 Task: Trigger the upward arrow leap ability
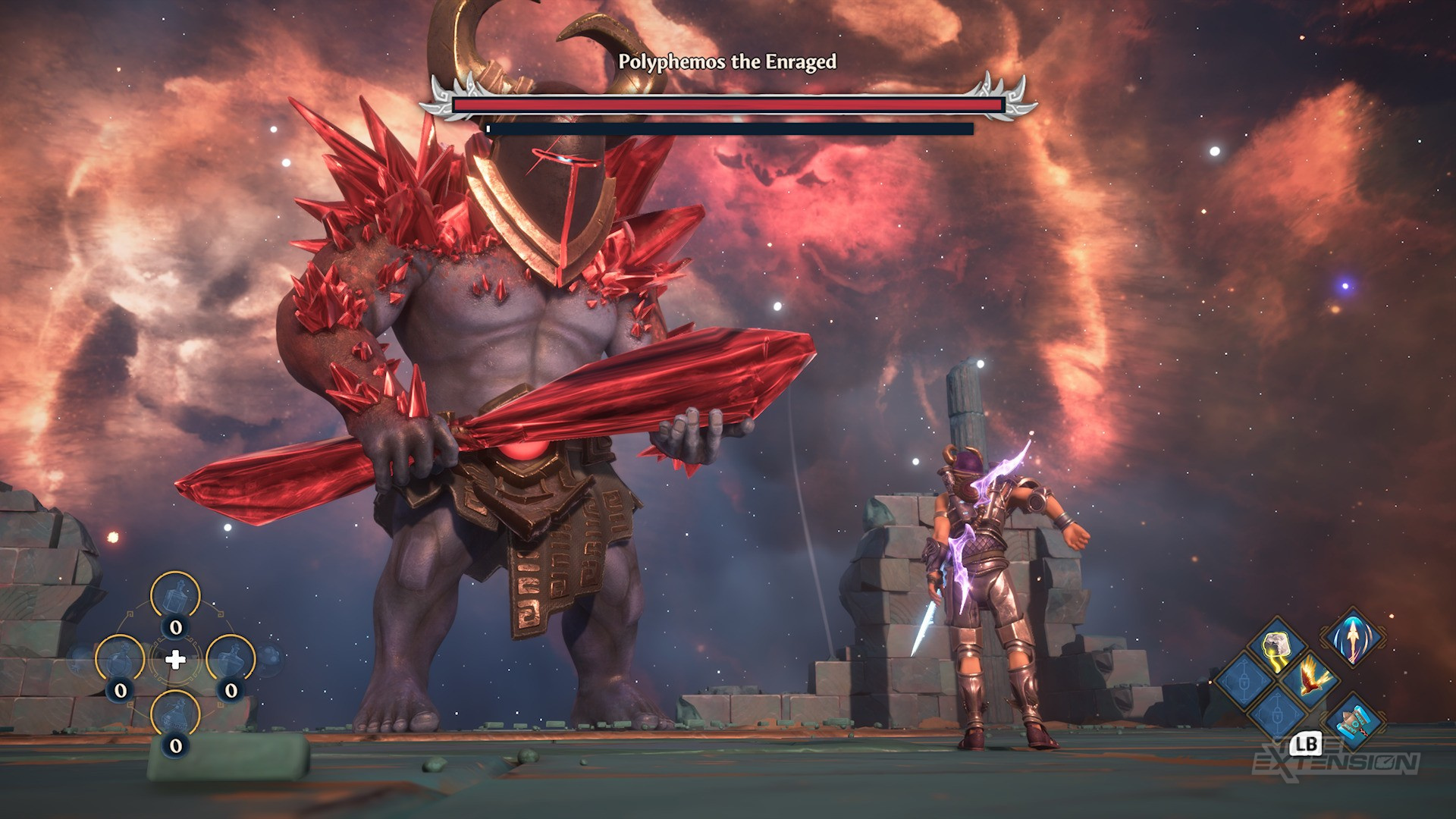click(x=1354, y=639)
